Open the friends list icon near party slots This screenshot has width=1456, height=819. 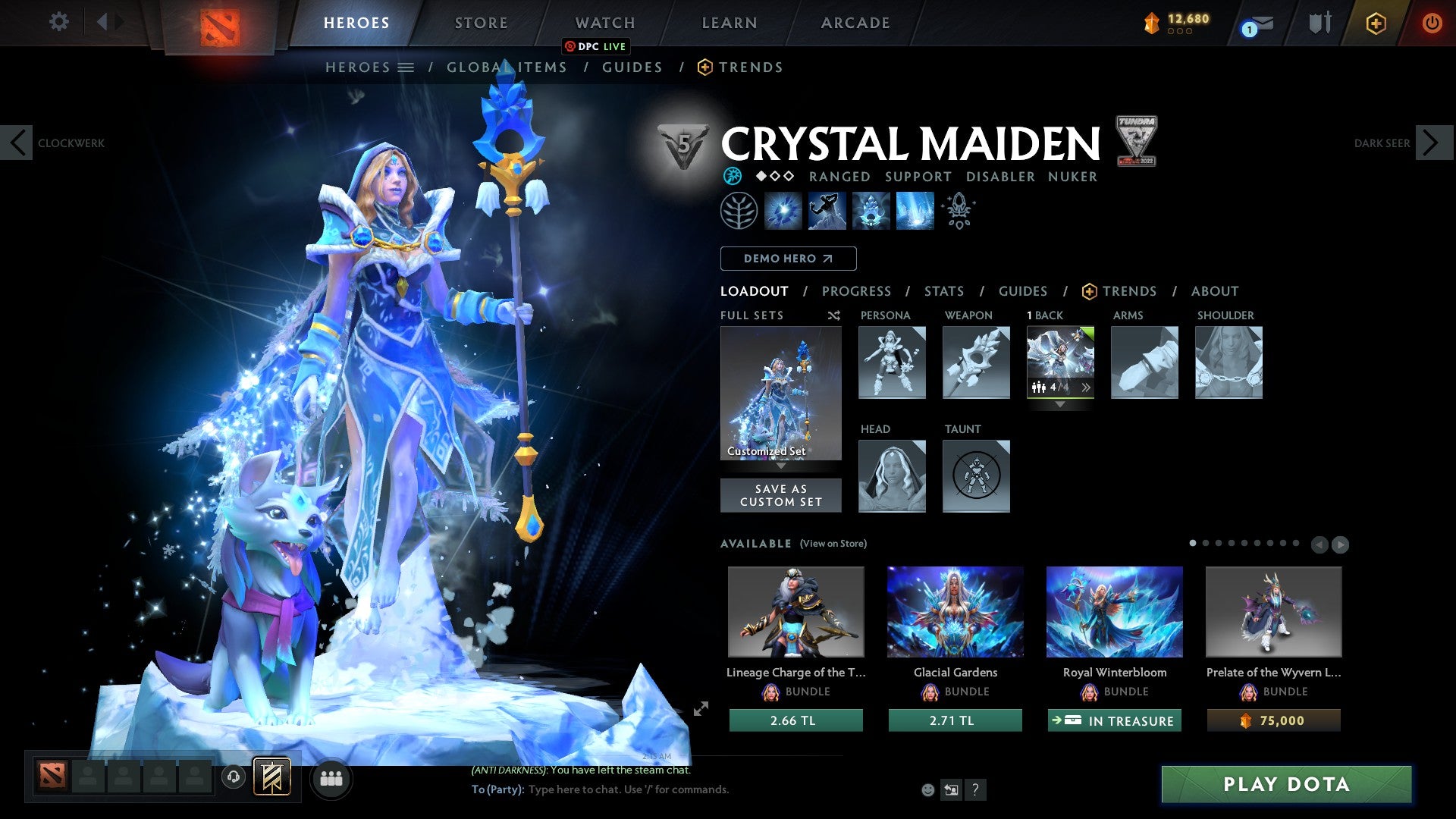tap(331, 778)
